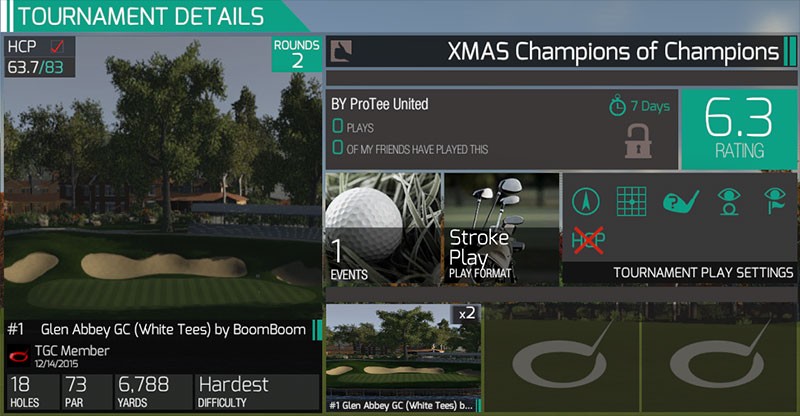Select the Glen Abbey GC course thumbnail
The width and height of the screenshot is (800, 416).
coord(404,358)
